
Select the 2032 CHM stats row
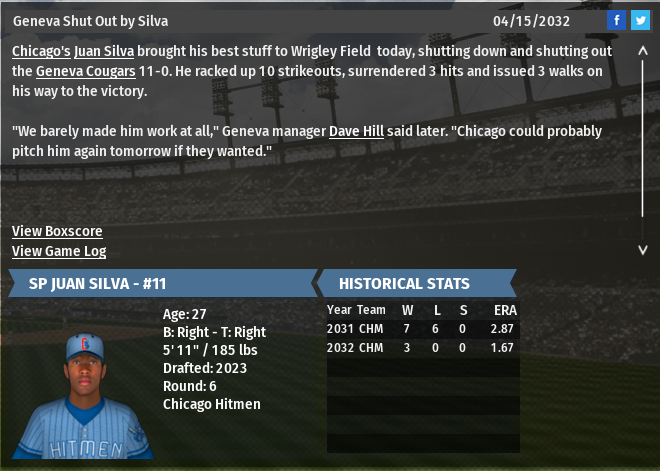click(422, 347)
